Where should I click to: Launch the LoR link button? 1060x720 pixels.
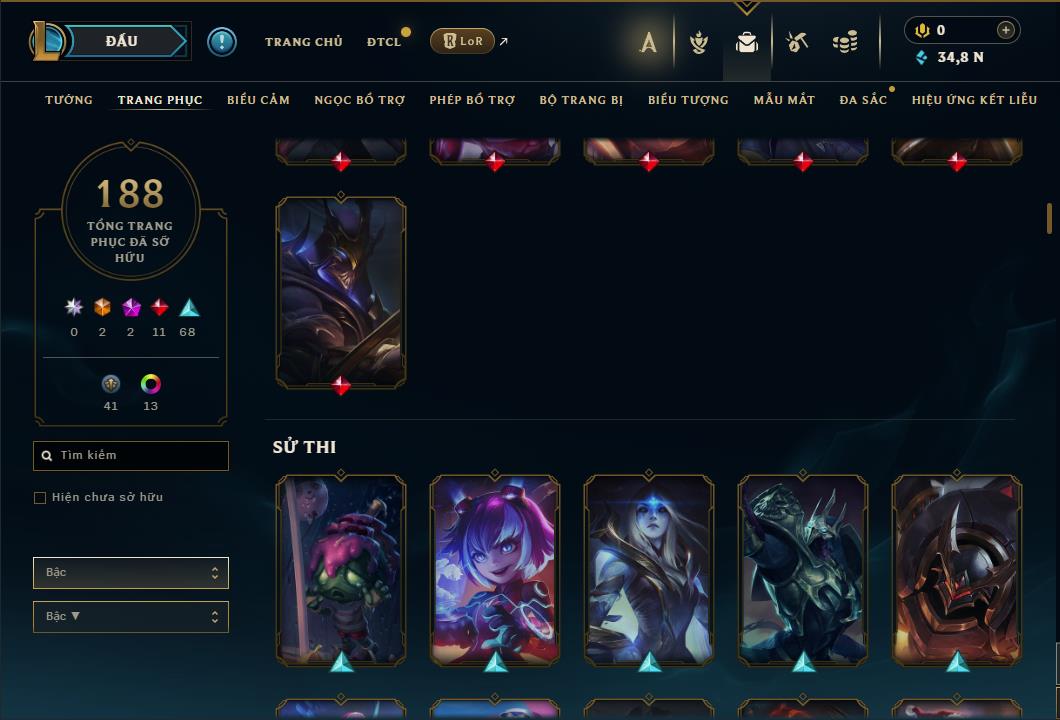[x=462, y=41]
